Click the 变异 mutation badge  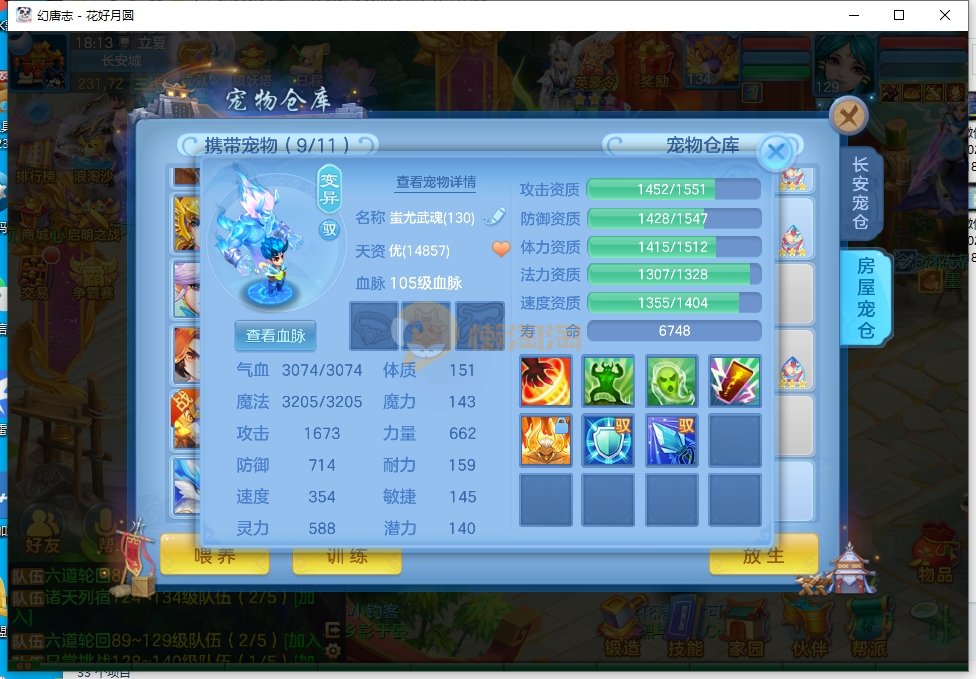329,188
